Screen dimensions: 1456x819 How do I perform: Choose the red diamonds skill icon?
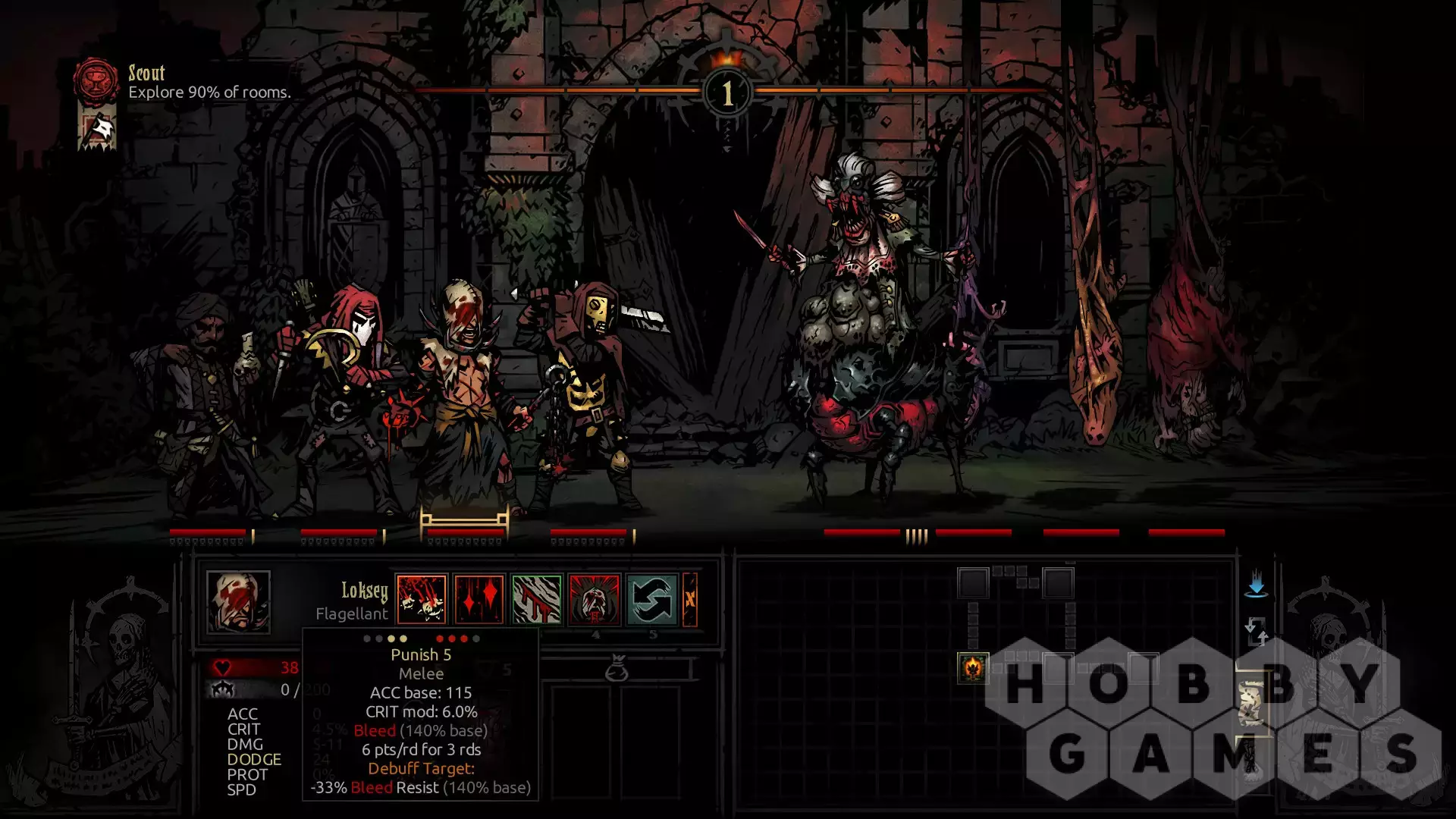pos(479,599)
